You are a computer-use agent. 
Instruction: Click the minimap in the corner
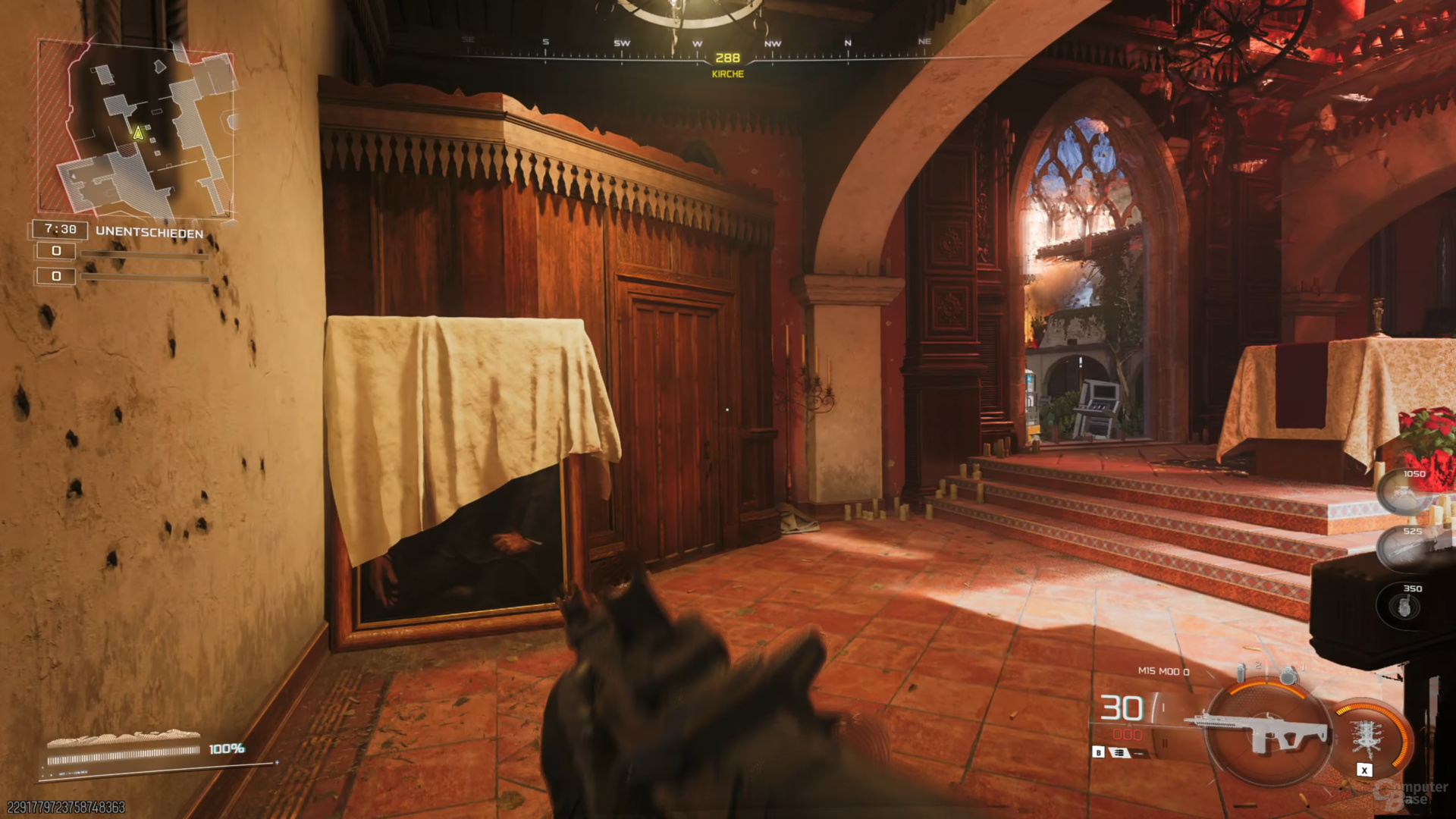[136, 129]
